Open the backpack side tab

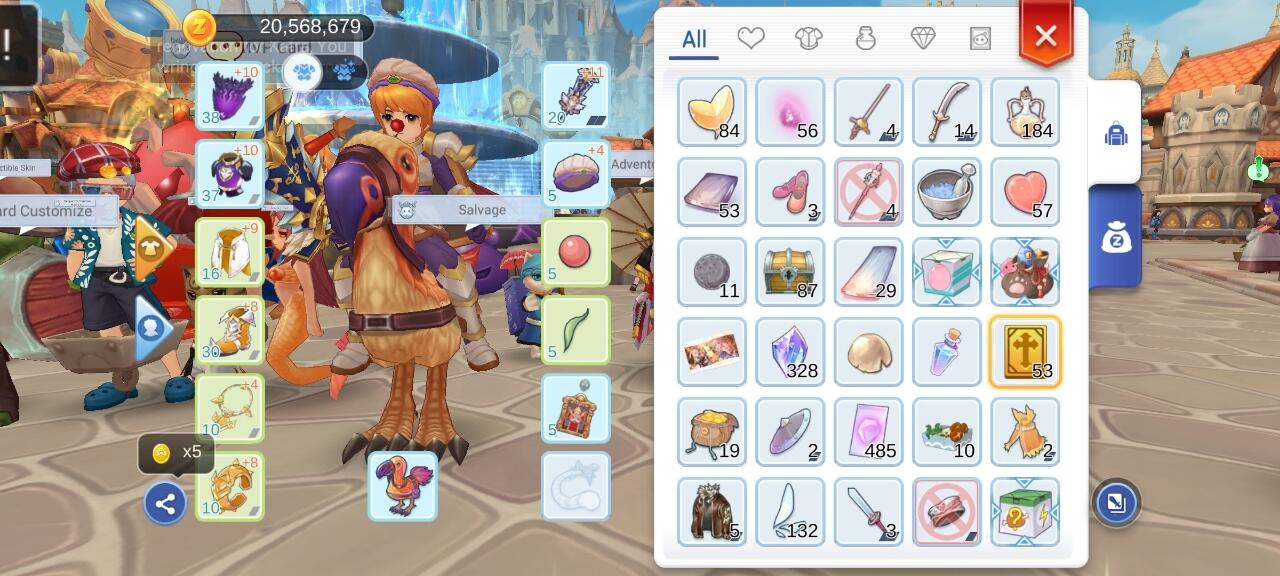[1115, 134]
